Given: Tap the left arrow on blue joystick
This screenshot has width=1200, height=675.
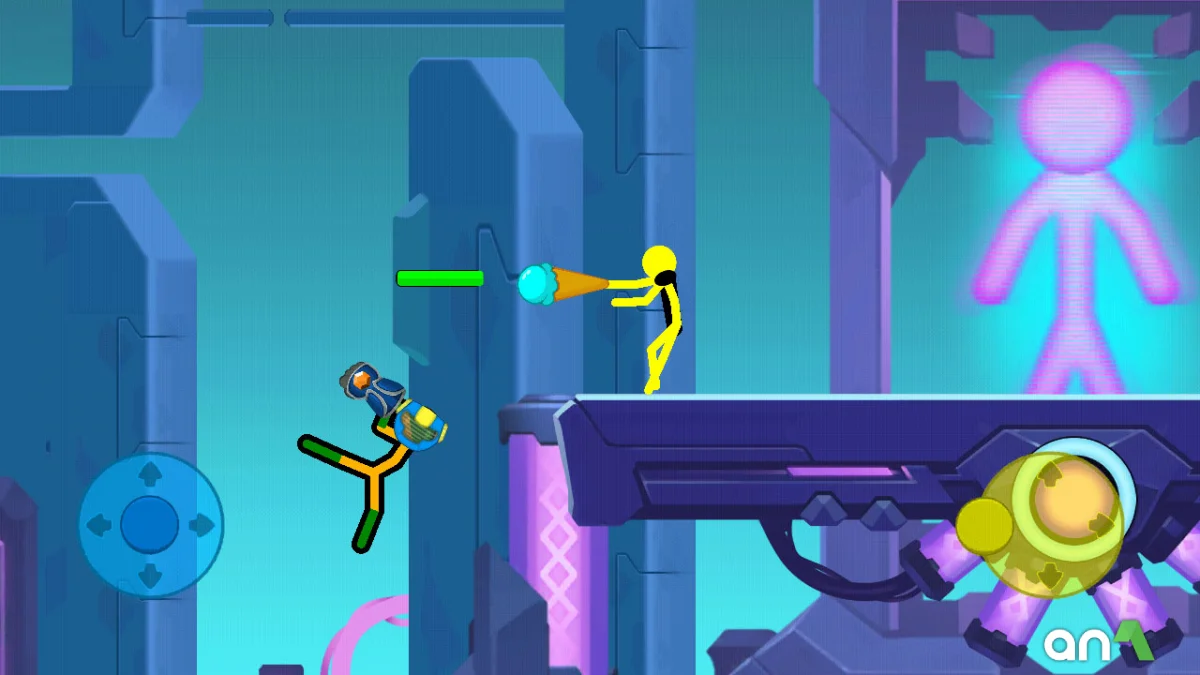Looking at the screenshot, I should (99, 524).
